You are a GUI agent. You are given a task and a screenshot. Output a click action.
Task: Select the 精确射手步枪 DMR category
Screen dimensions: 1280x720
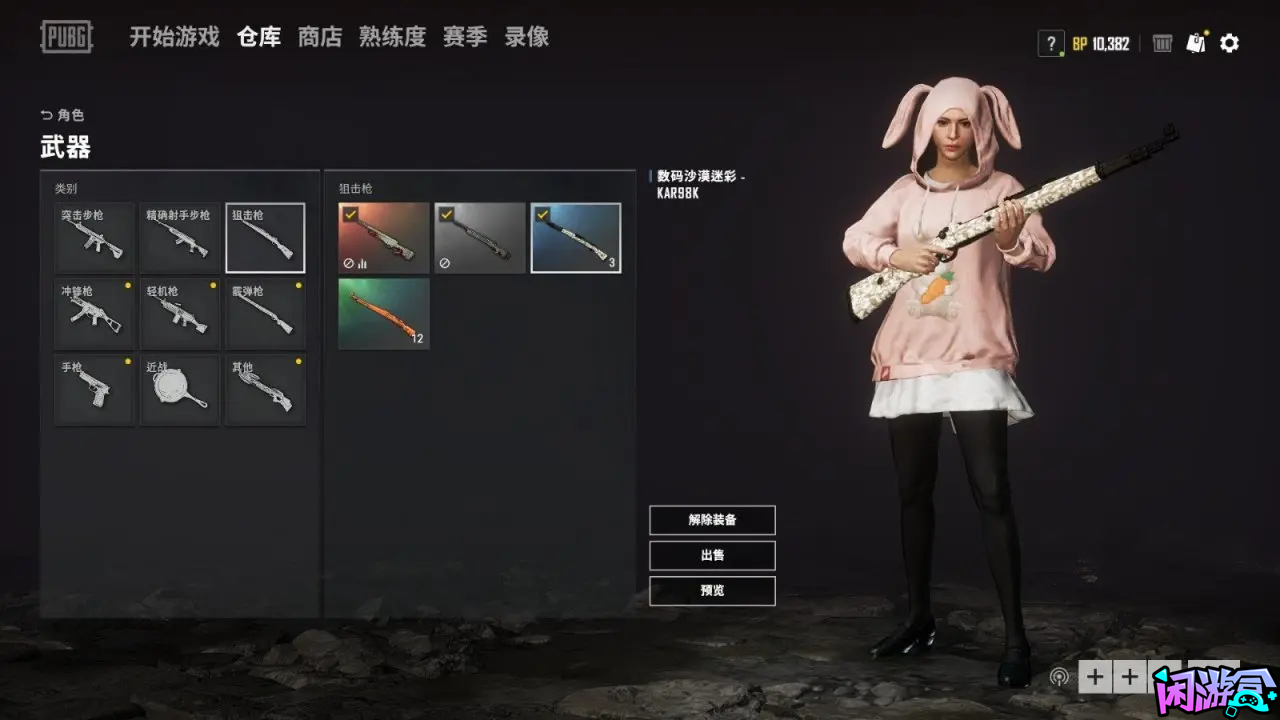click(180, 238)
